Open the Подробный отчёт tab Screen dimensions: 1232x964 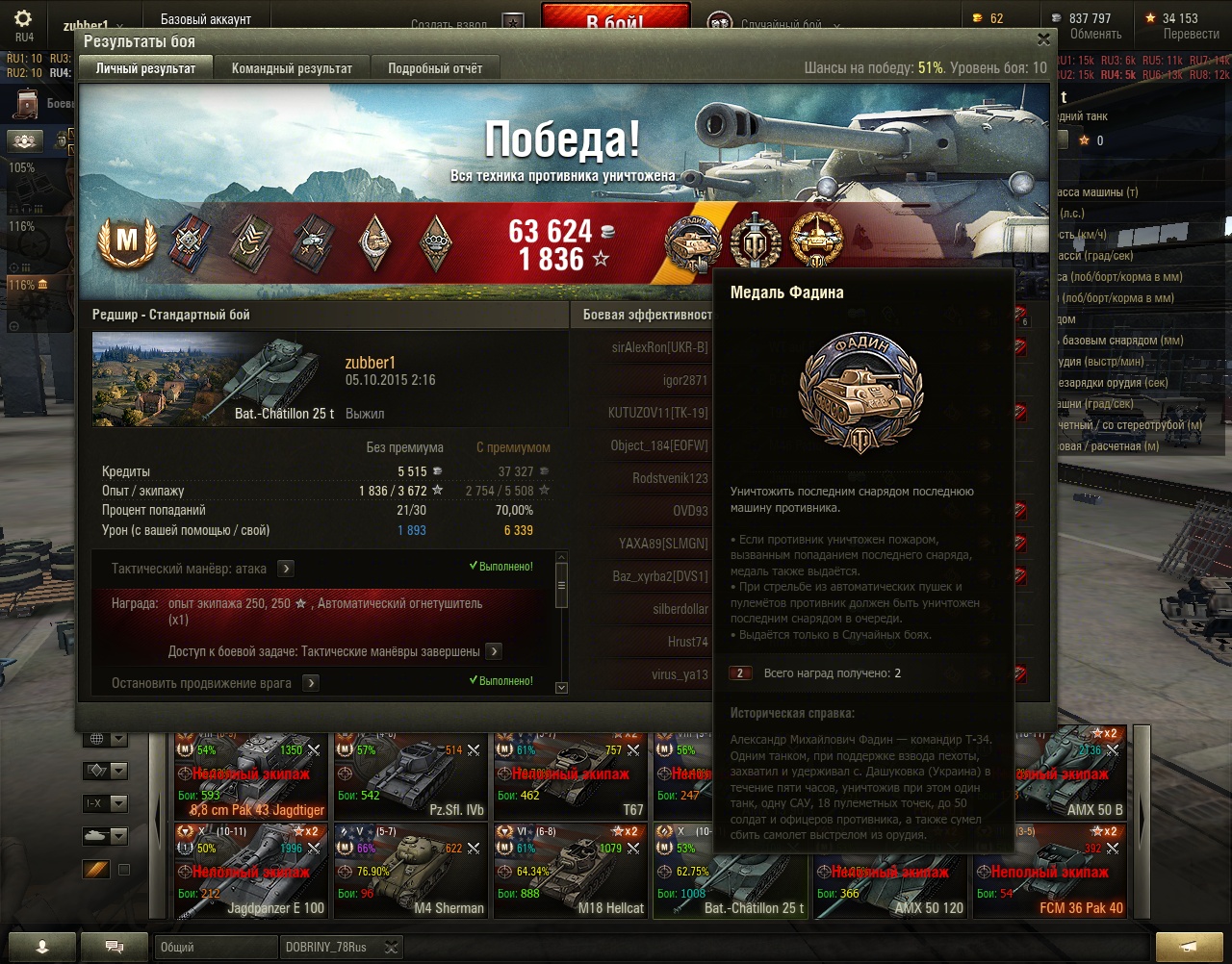click(435, 68)
